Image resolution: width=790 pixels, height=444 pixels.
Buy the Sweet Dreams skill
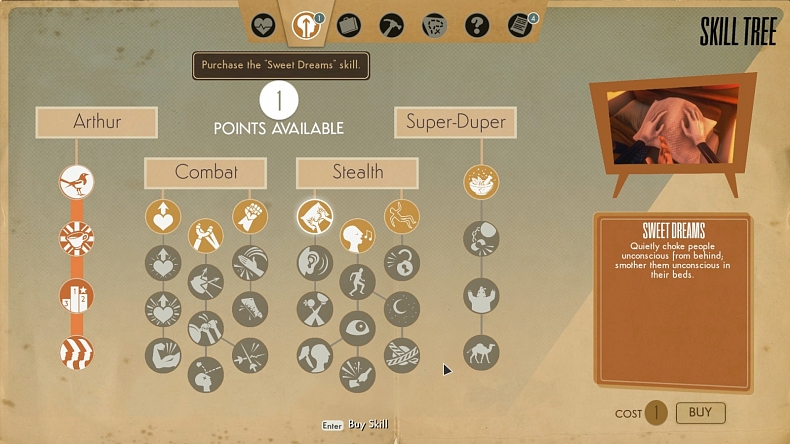coord(700,412)
